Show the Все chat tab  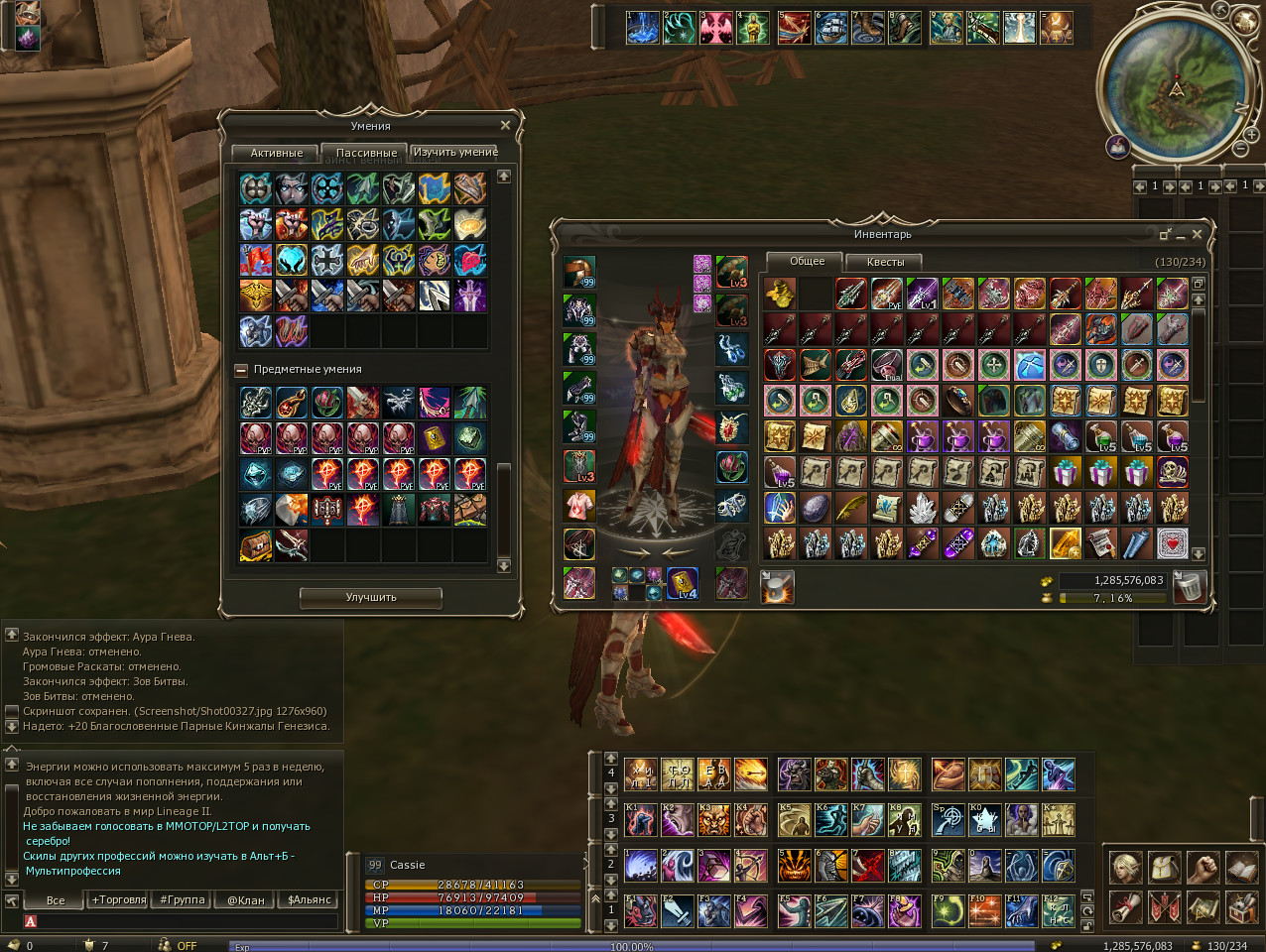coord(56,899)
